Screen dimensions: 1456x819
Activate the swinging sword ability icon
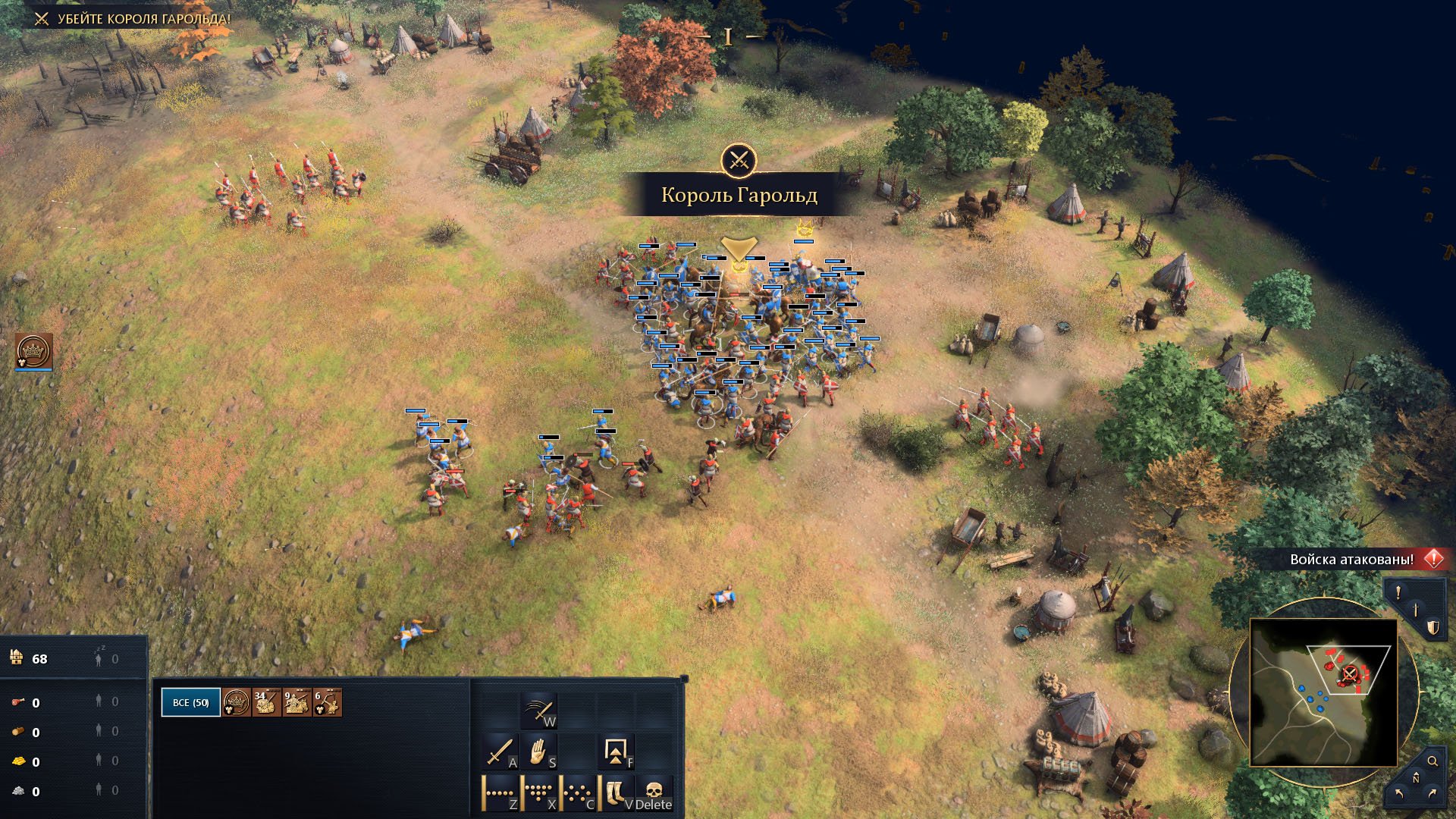point(538,711)
